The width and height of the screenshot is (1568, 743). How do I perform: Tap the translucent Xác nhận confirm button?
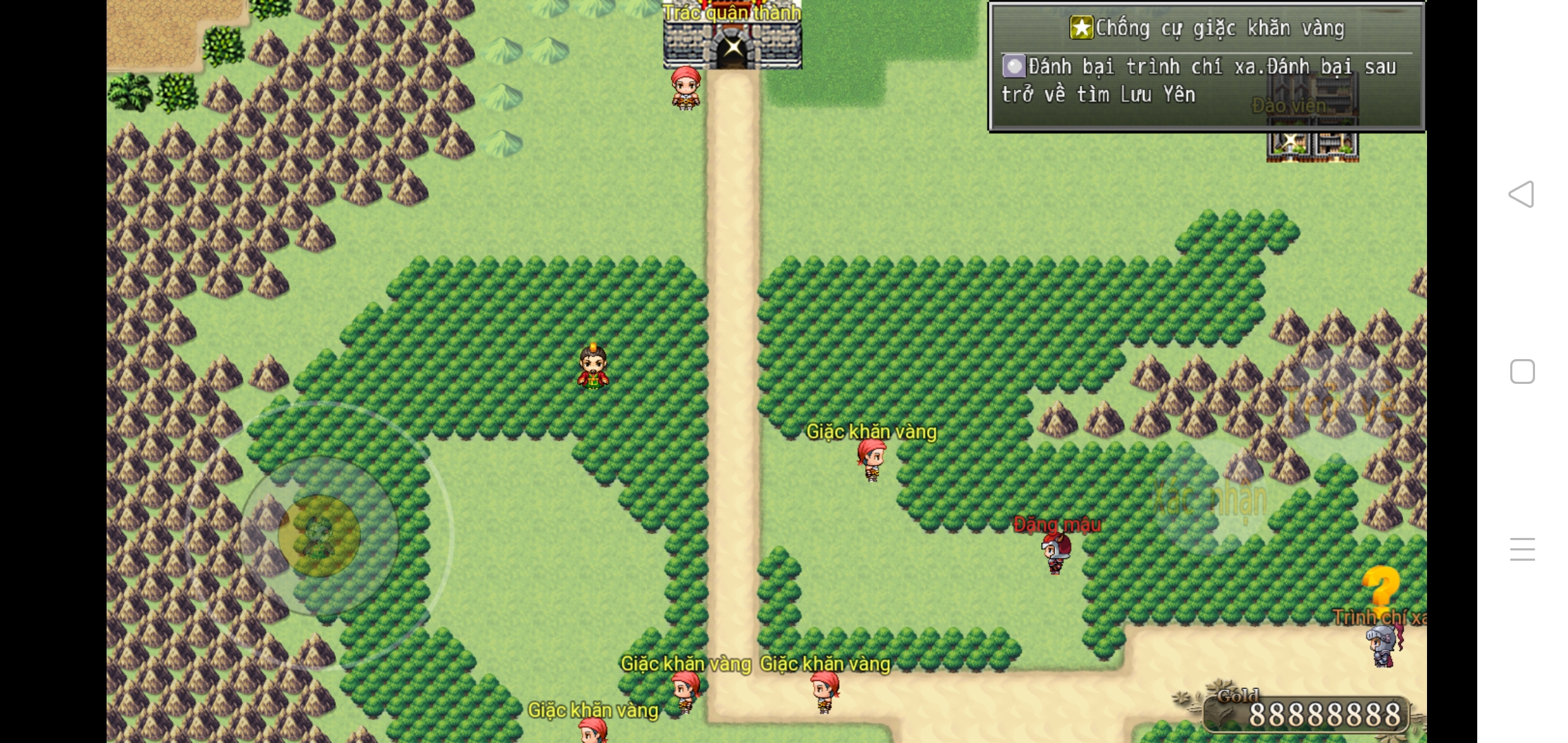tap(1212, 499)
